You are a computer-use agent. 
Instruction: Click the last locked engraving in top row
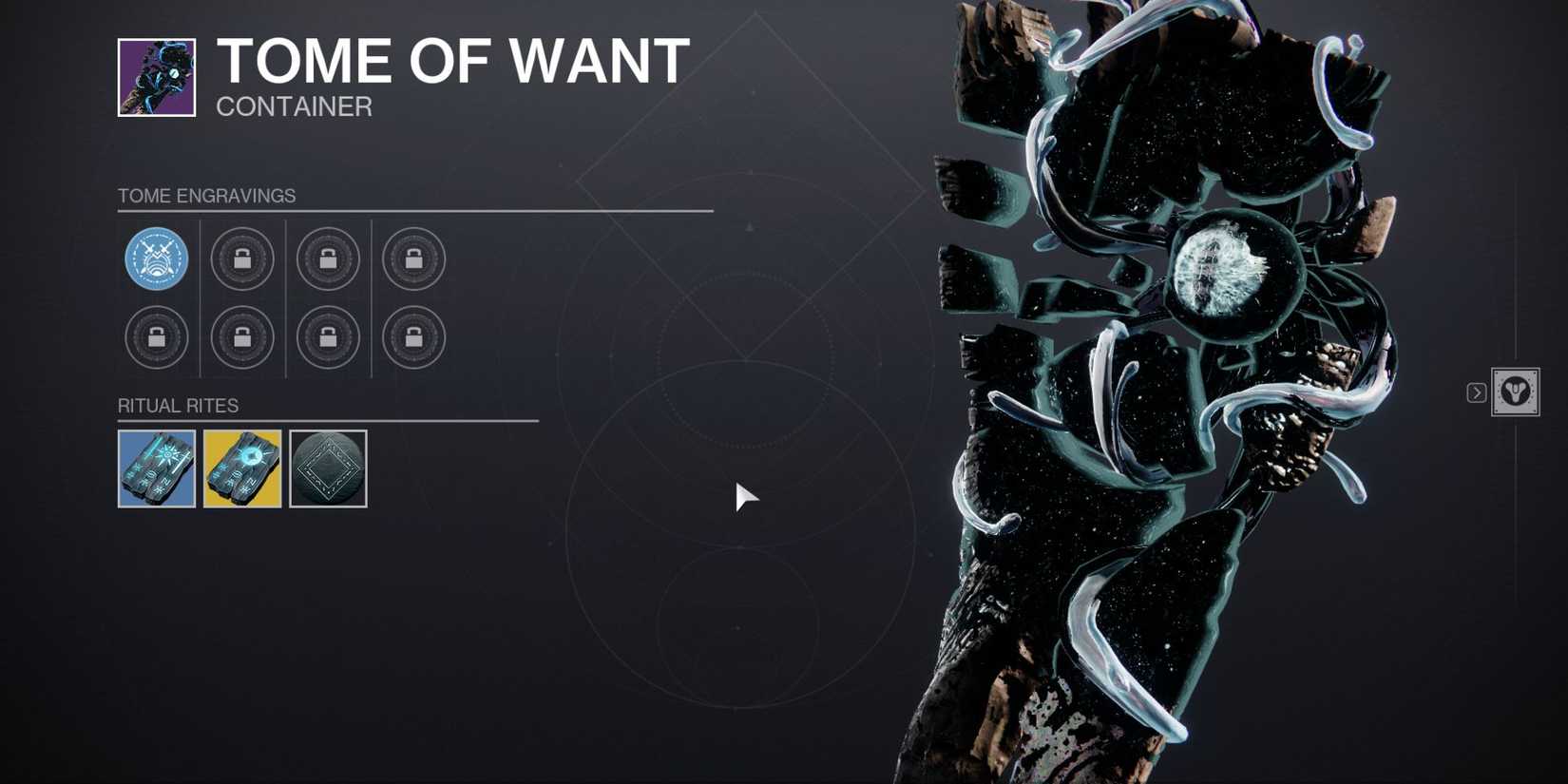coord(413,258)
